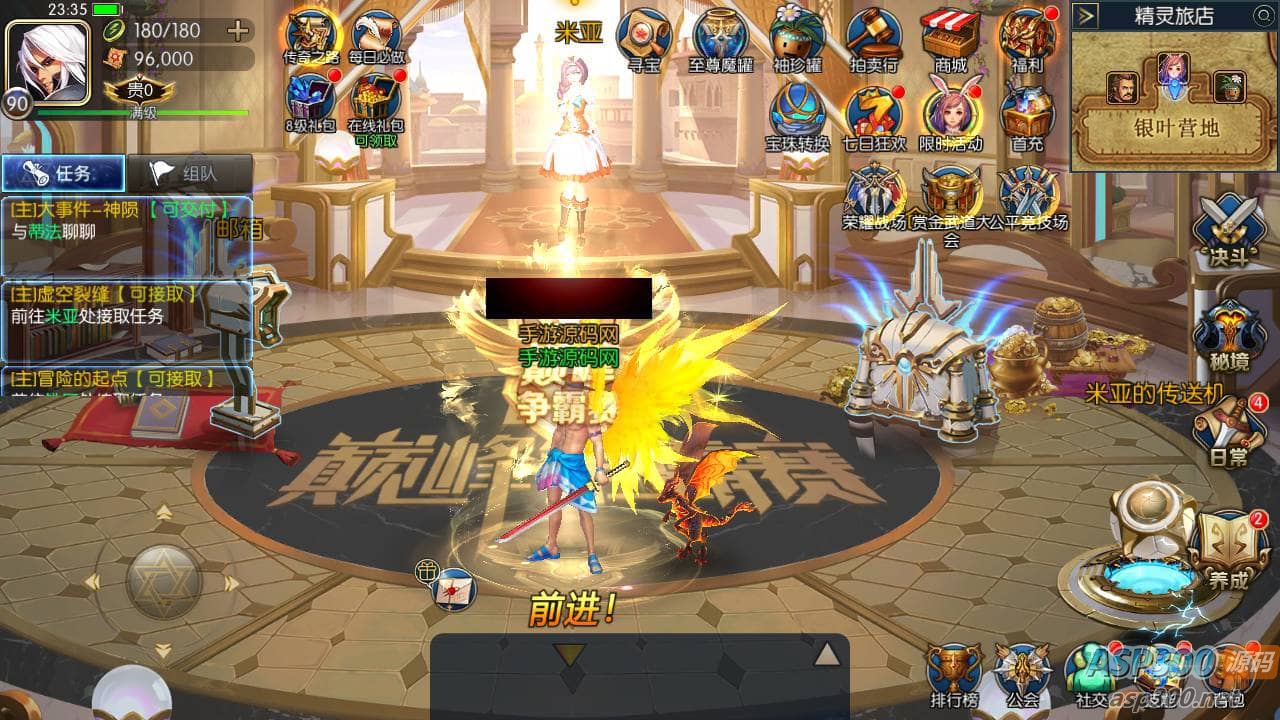Open 限时活动 limited-time events
Viewport: 1280px width, 720px height.
[x=950, y=112]
